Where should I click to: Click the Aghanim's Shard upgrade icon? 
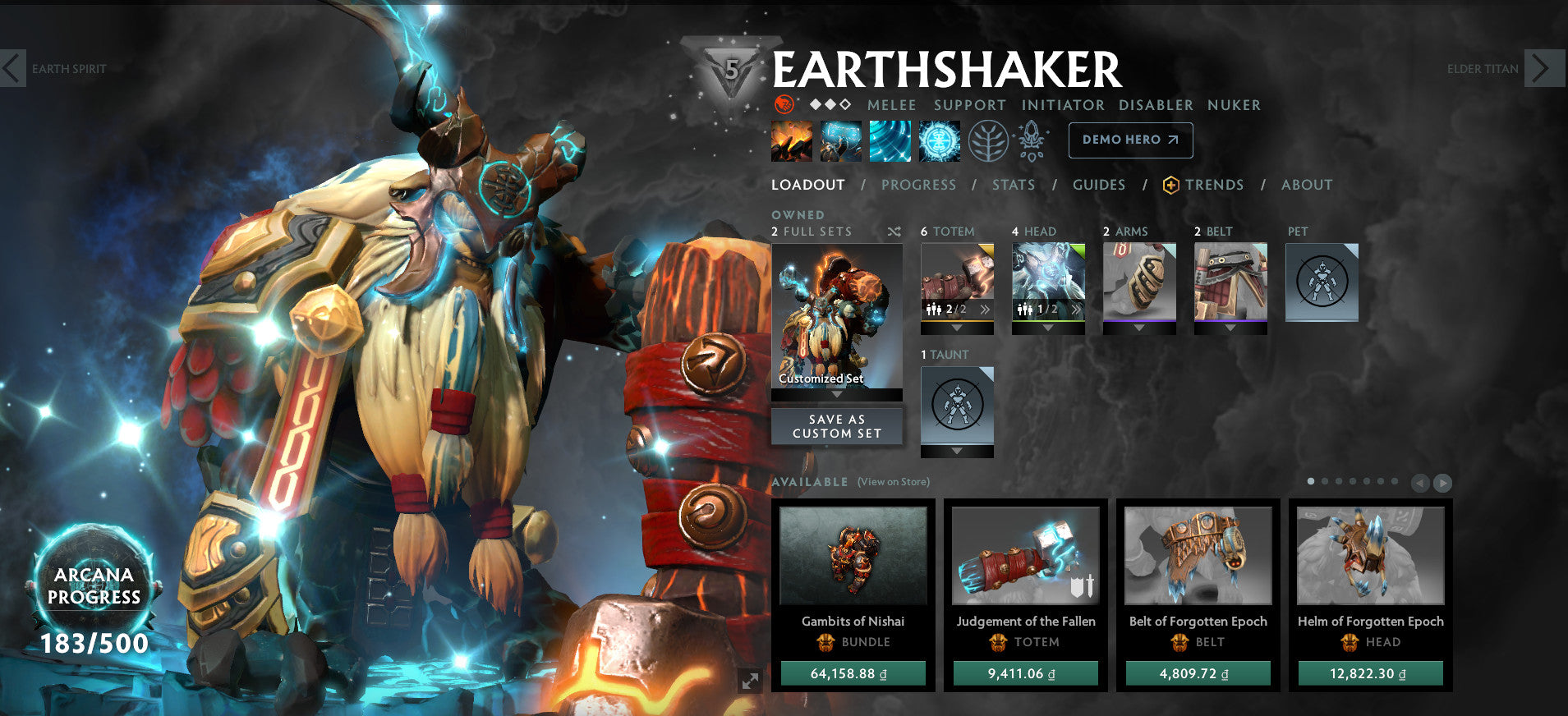1032,140
